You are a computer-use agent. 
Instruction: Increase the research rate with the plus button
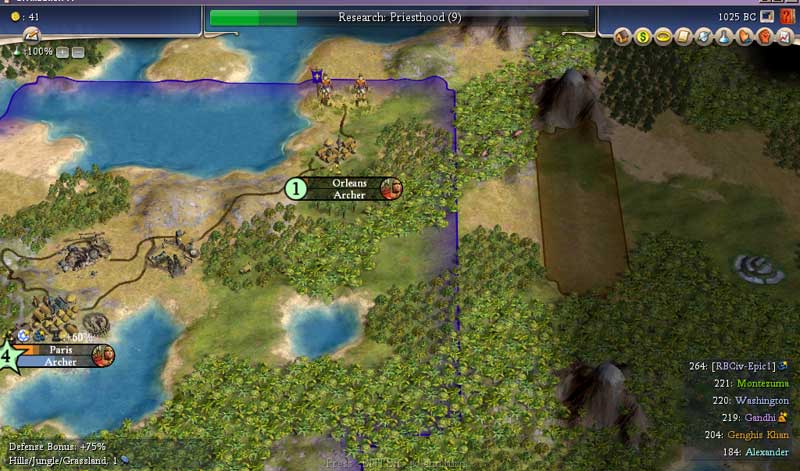(63, 51)
